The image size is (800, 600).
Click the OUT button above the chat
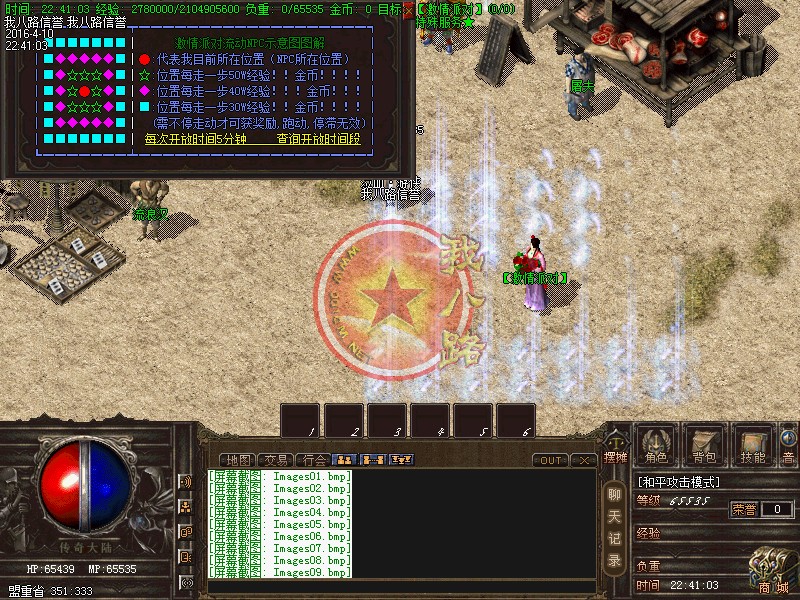coord(550,460)
